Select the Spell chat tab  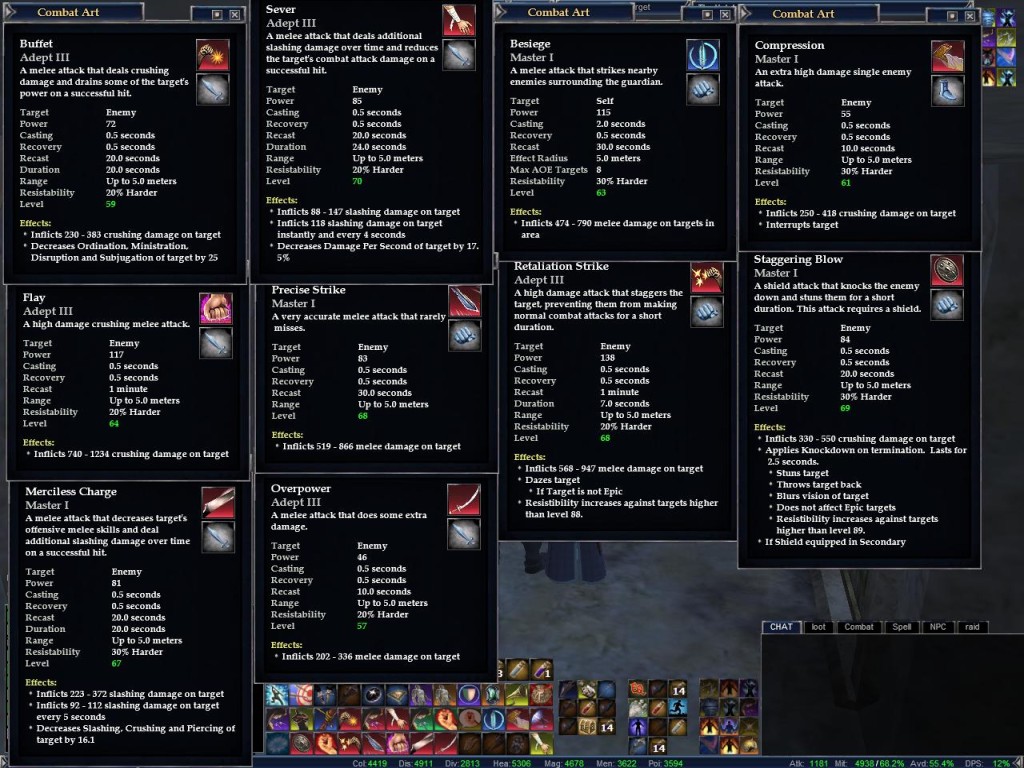tap(902, 627)
